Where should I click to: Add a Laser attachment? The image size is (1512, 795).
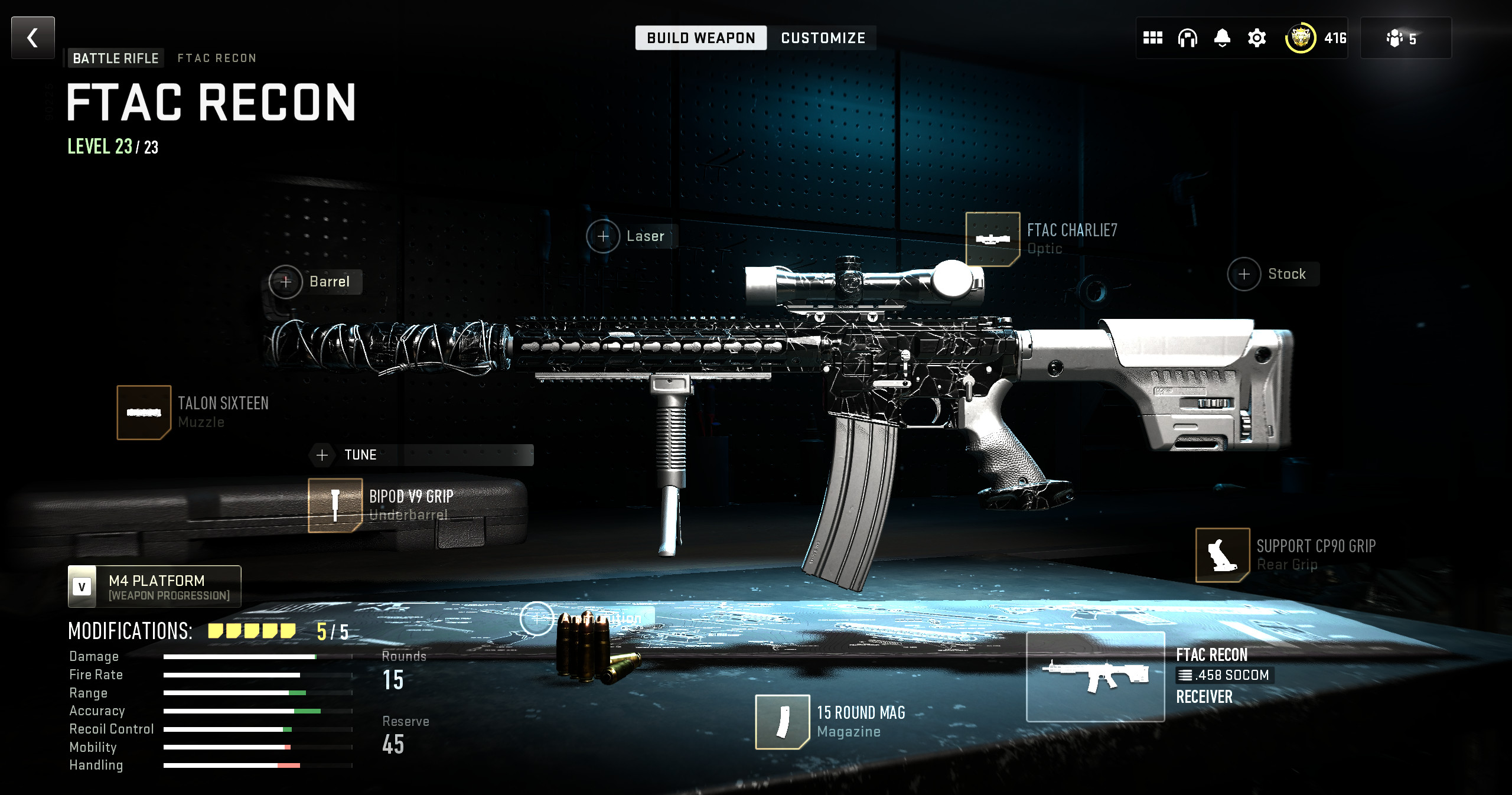point(603,236)
